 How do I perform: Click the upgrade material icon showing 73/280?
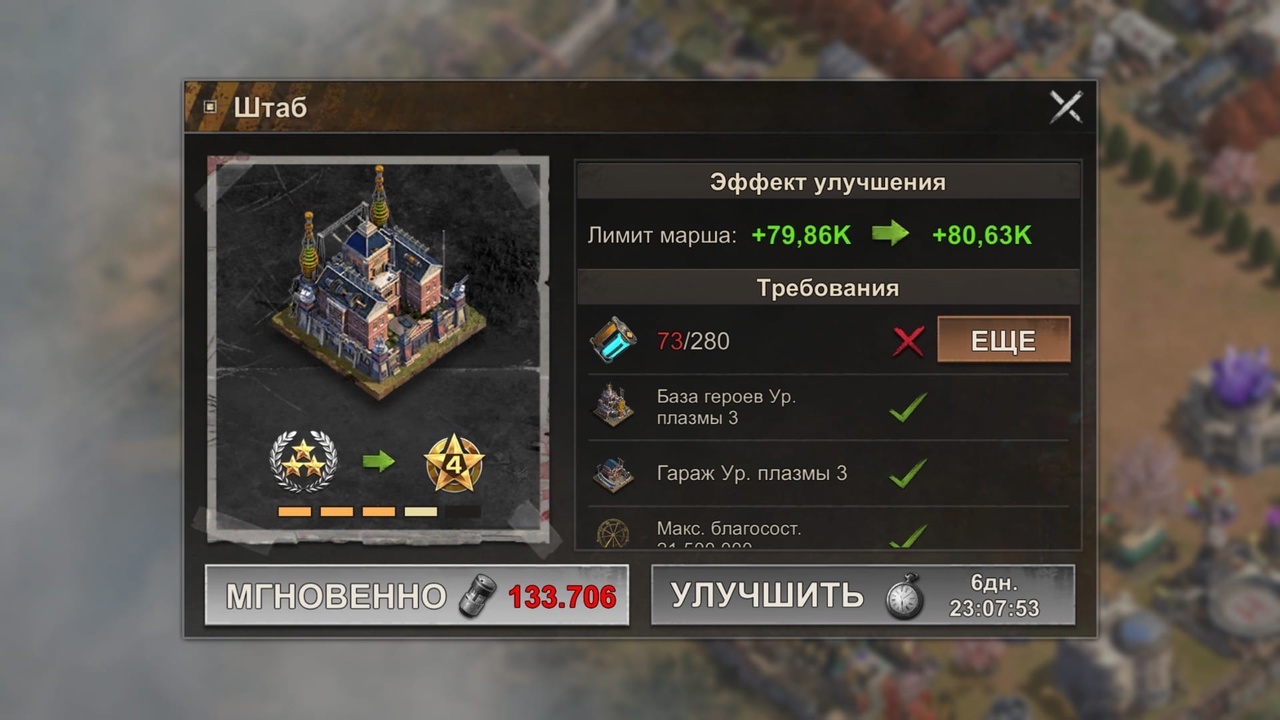(x=614, y=340)
